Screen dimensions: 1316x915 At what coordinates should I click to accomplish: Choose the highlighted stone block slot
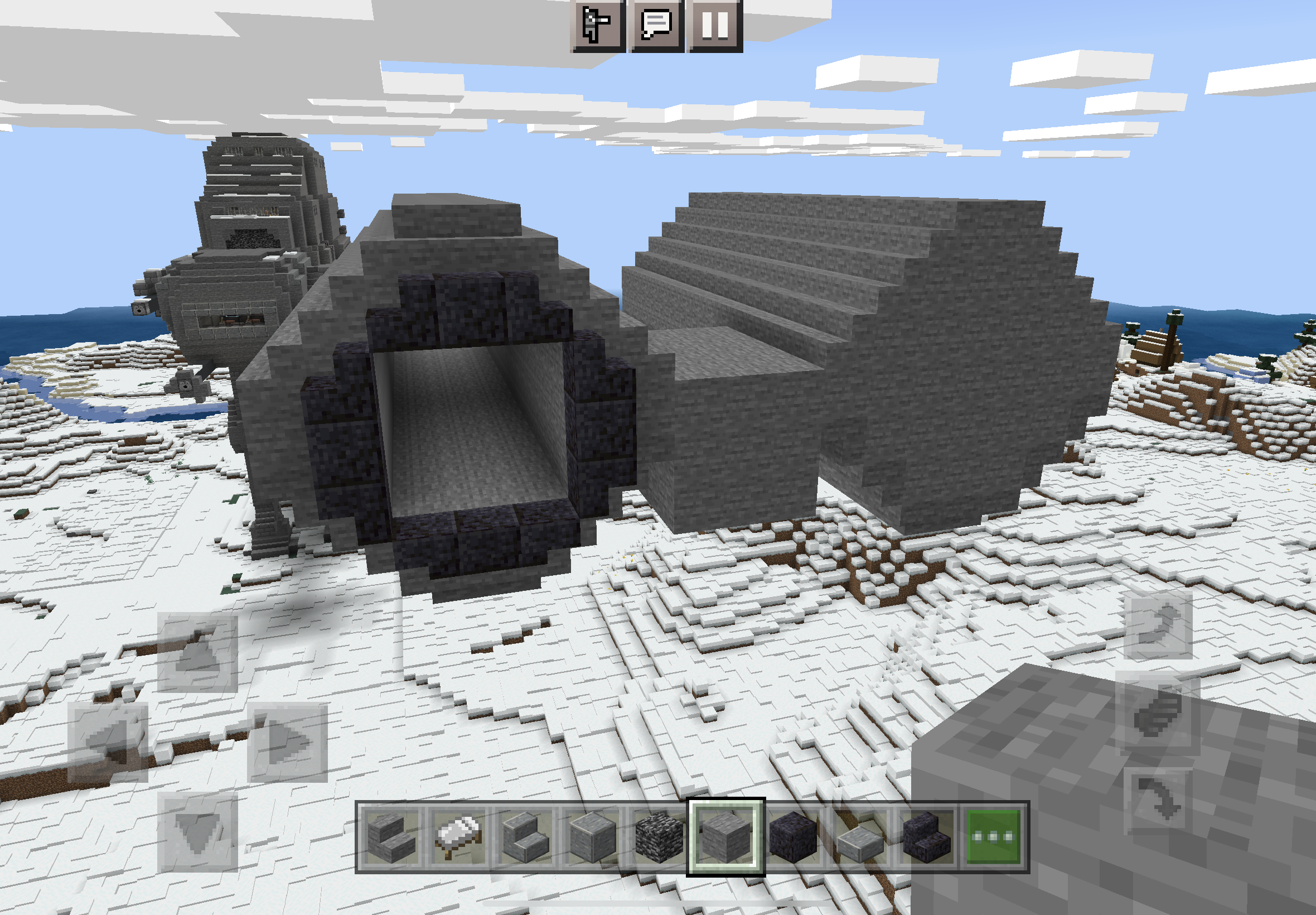726,837
